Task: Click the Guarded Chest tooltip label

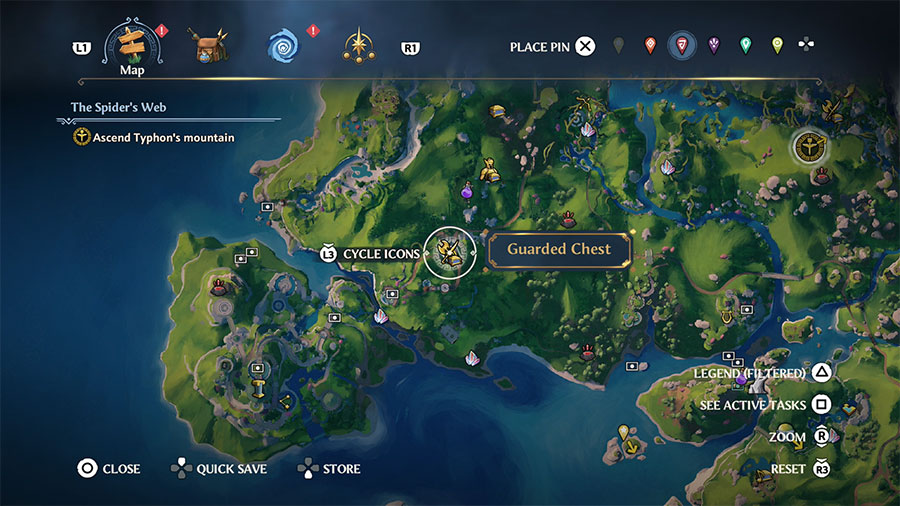Action: point(558,250)
